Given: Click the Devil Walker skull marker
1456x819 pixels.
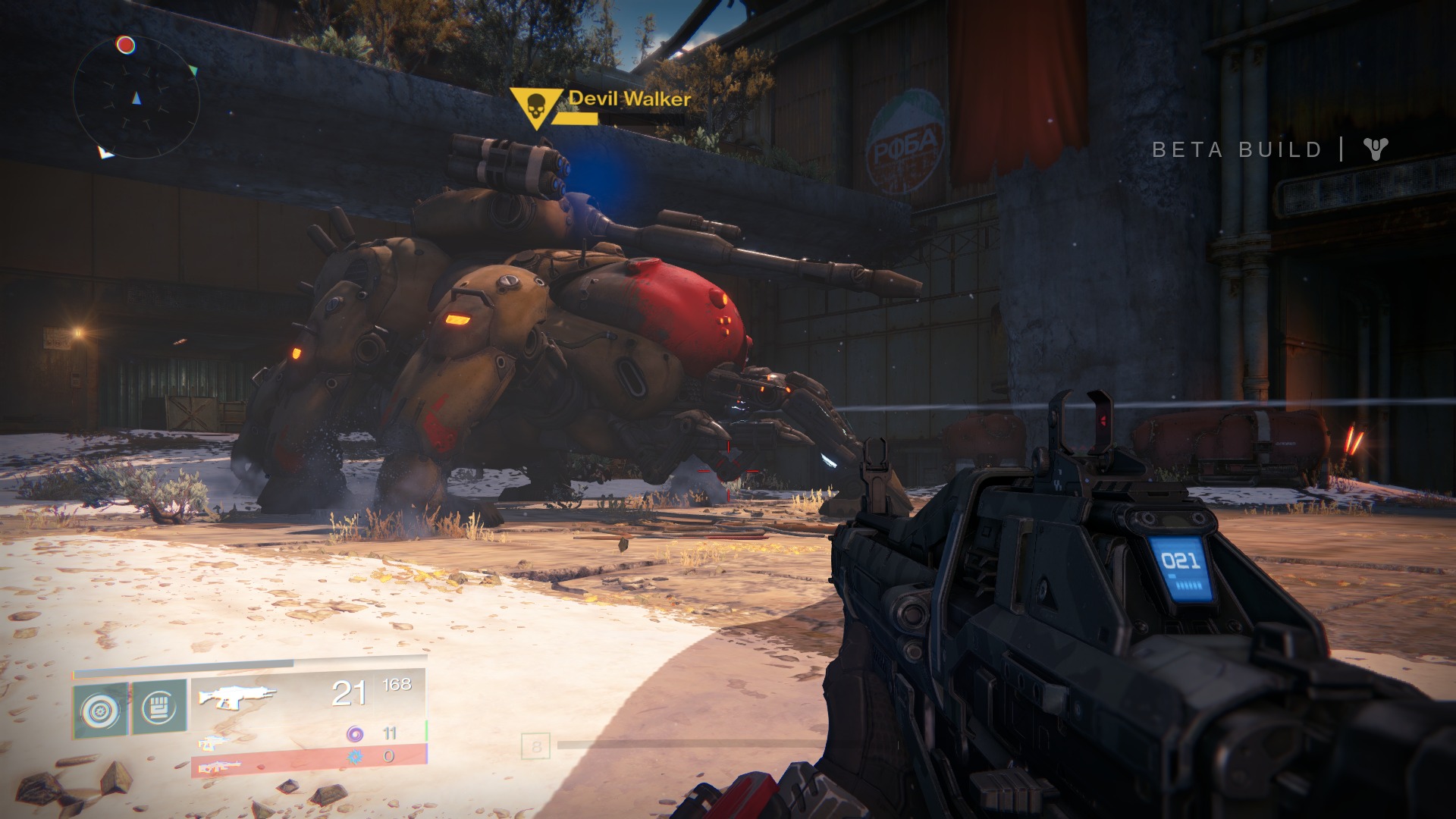Looking at the screenshot, I should pyautogui.click(x=535, y=107).
